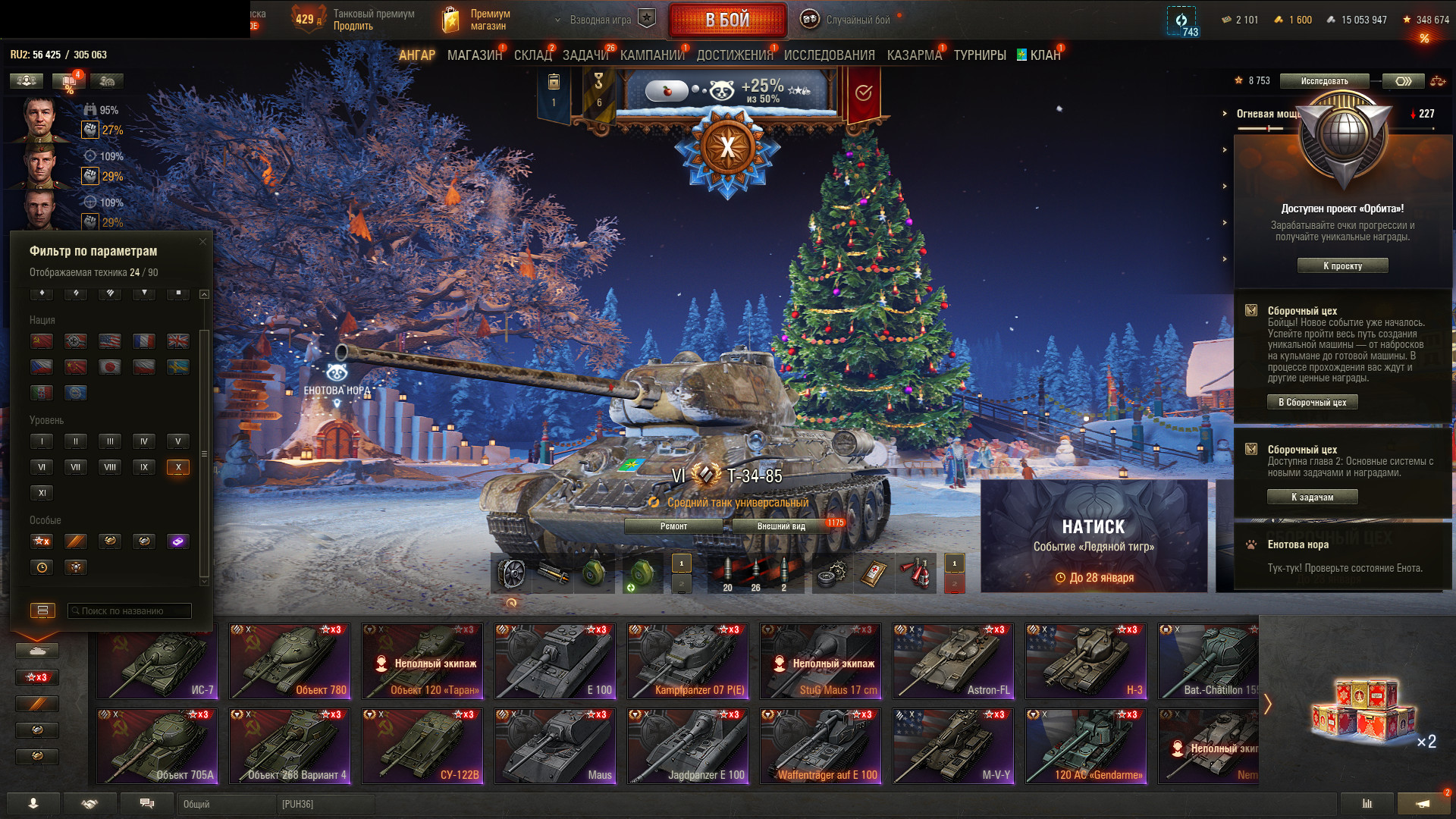Viewport: 1456px width, 819px height.
Task: Go to the ДОСТИЖЕНИЯ tab
Action: pos(734,55)
